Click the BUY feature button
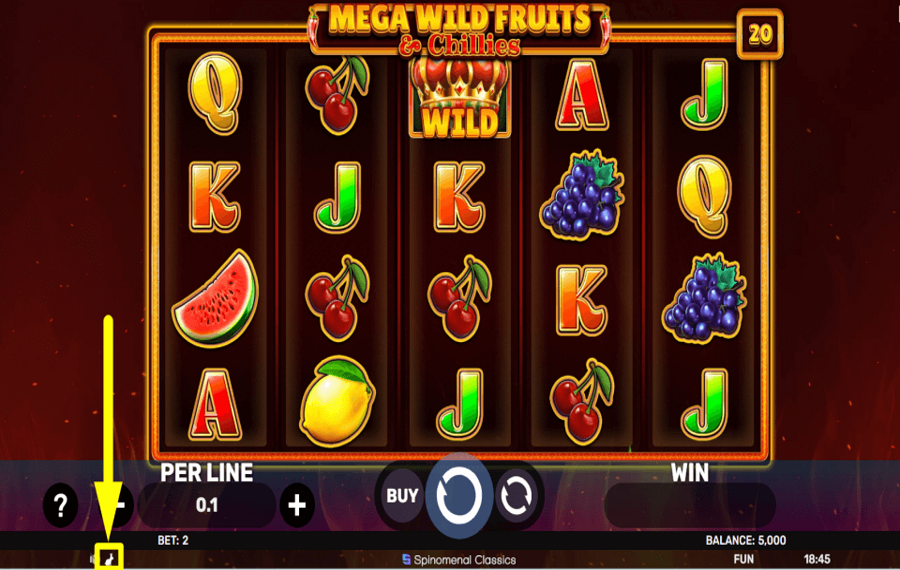Image resolution: width=900 pixels, height=570 pixels. pyautogui.click(x=402, y=495)
